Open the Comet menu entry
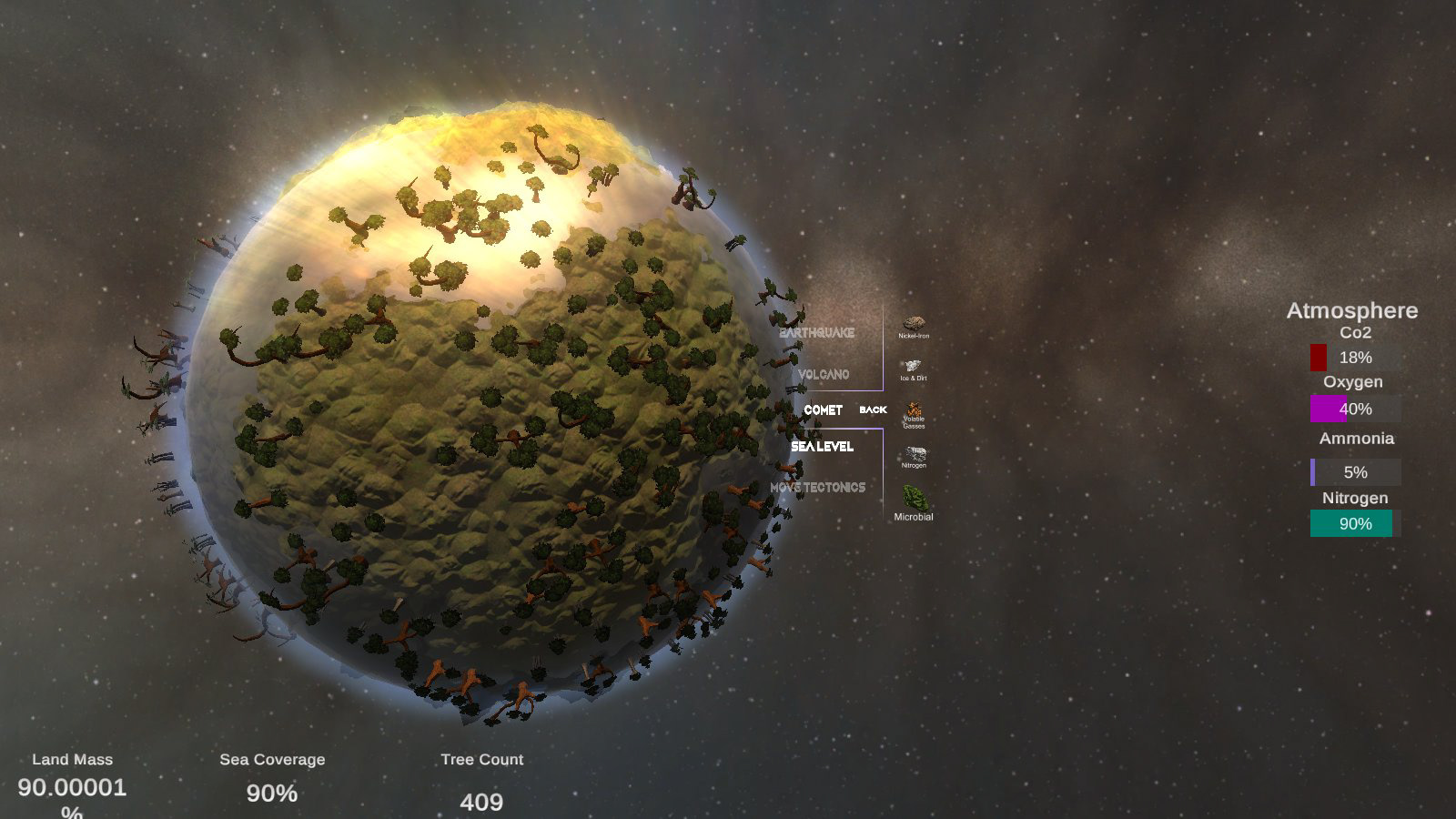1456x819 pixels. pos(823,410)
